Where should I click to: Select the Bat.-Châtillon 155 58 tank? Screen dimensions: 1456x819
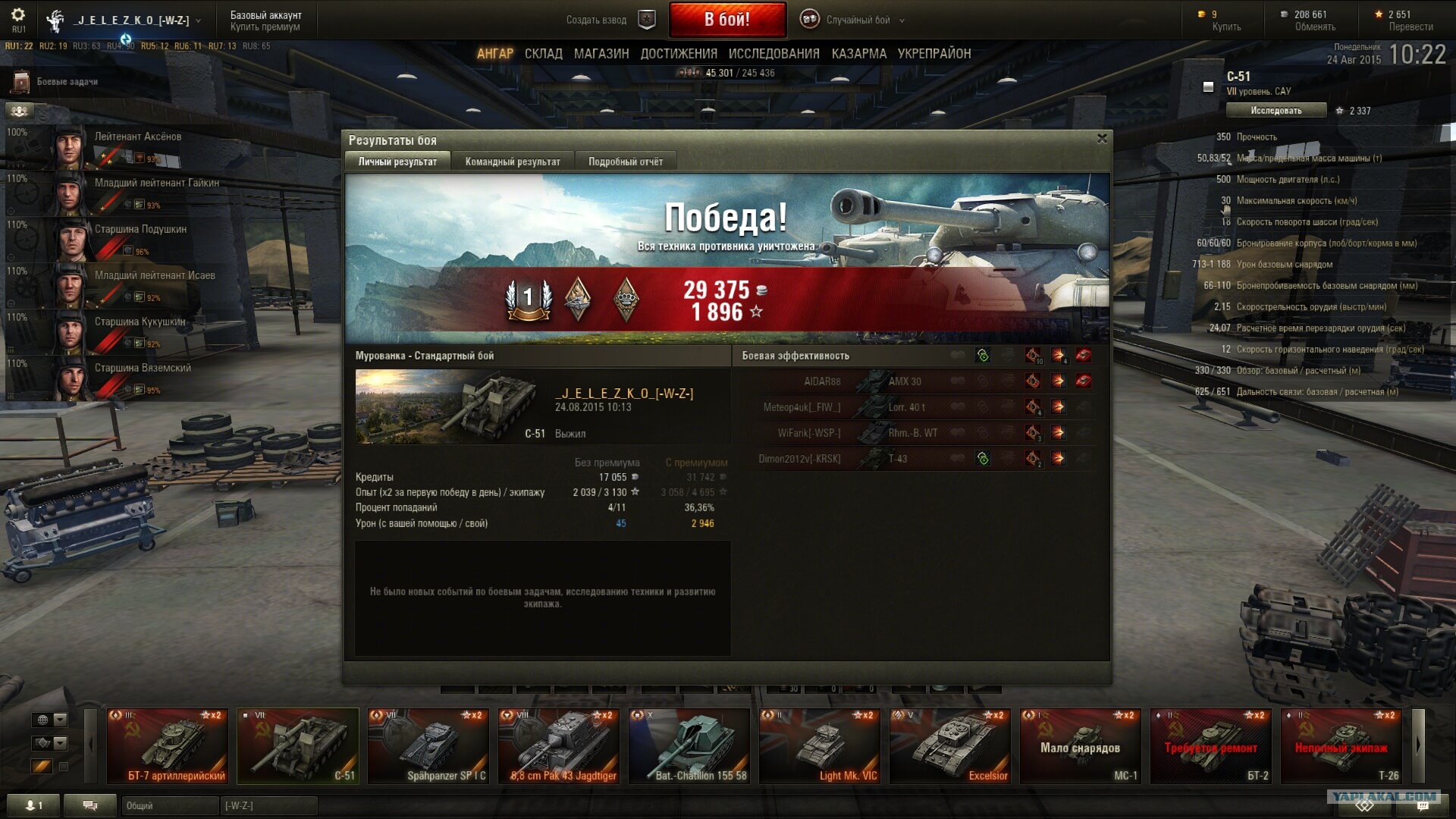point(689,746)
